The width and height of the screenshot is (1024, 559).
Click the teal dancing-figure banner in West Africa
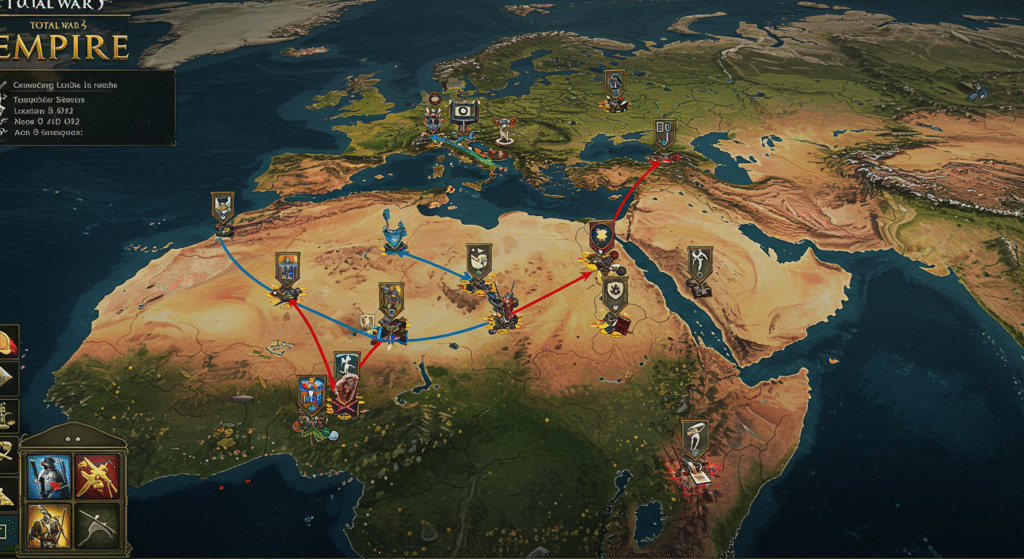coord(346,367)
